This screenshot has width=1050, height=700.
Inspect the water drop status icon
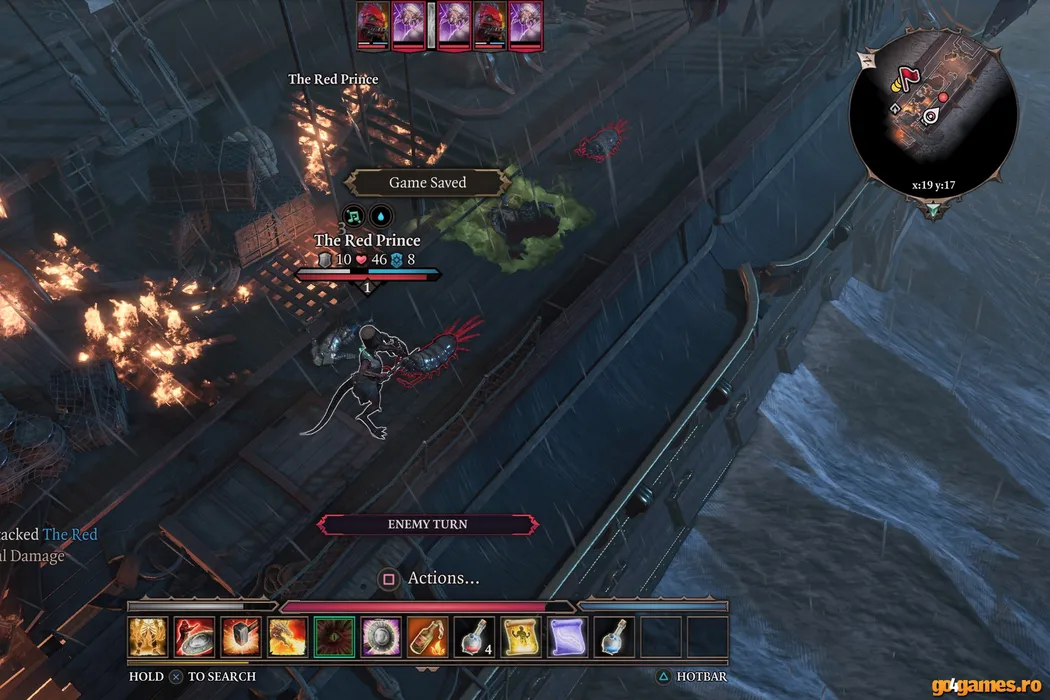click(x=381, y=215)
